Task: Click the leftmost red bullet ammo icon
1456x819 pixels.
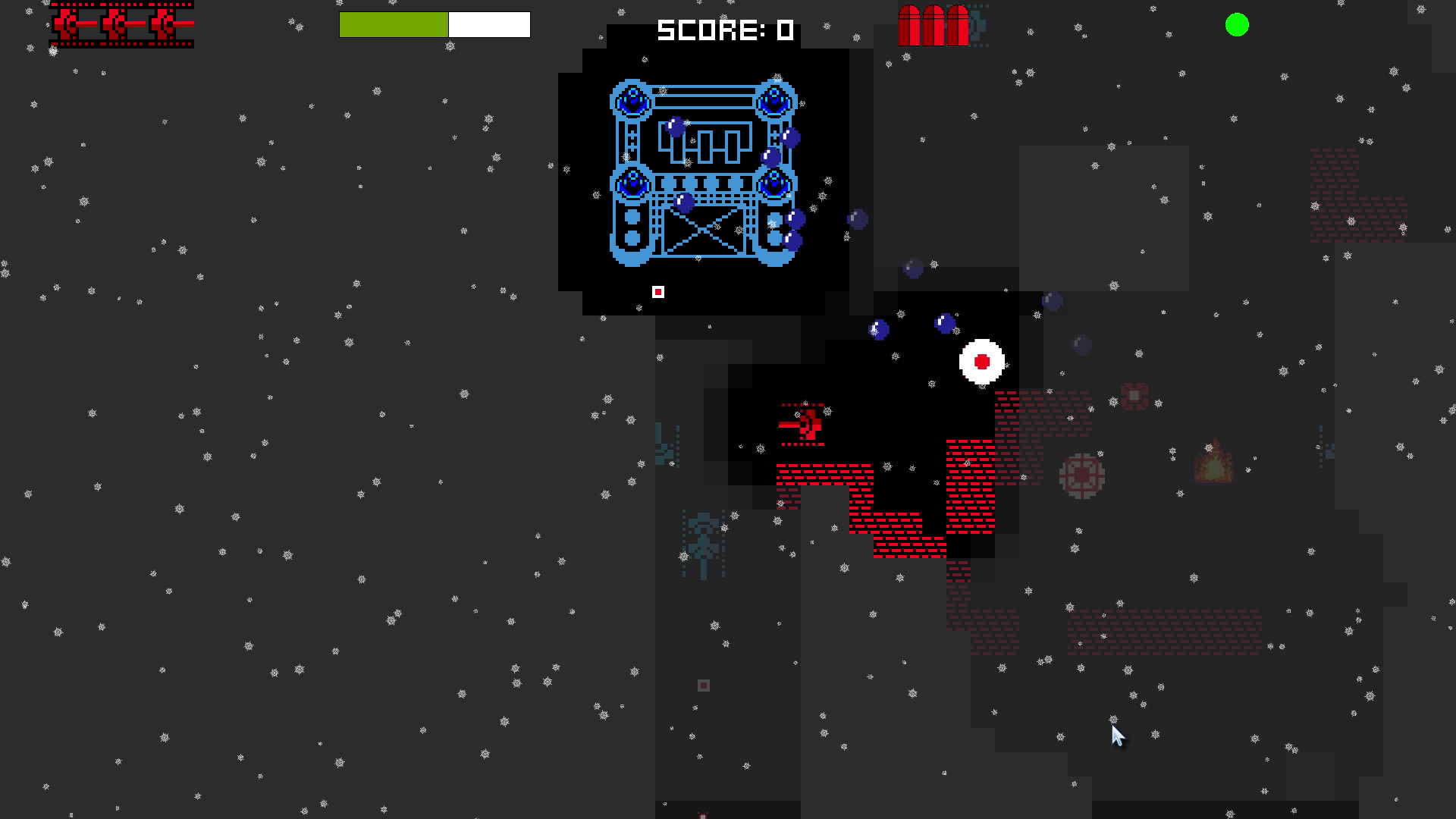Action: tap(908, 25)
